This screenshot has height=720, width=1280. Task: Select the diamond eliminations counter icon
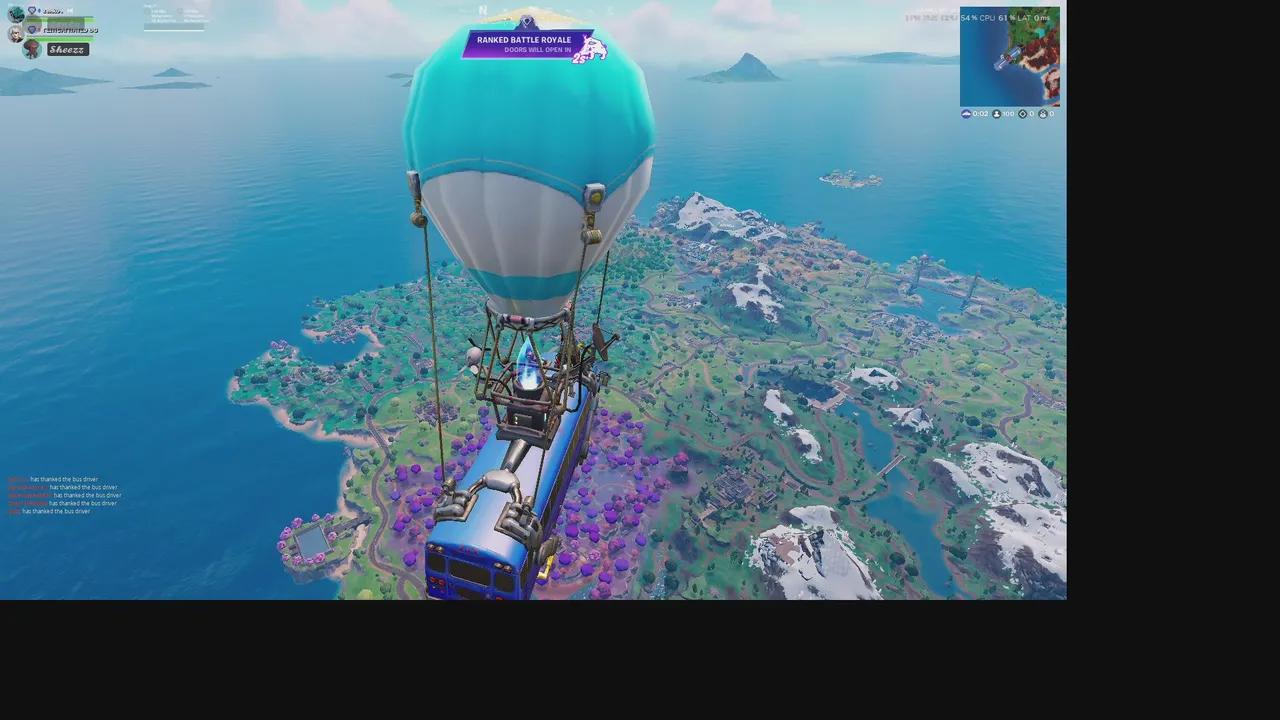pyautogui.click(x=1022, y=113)
